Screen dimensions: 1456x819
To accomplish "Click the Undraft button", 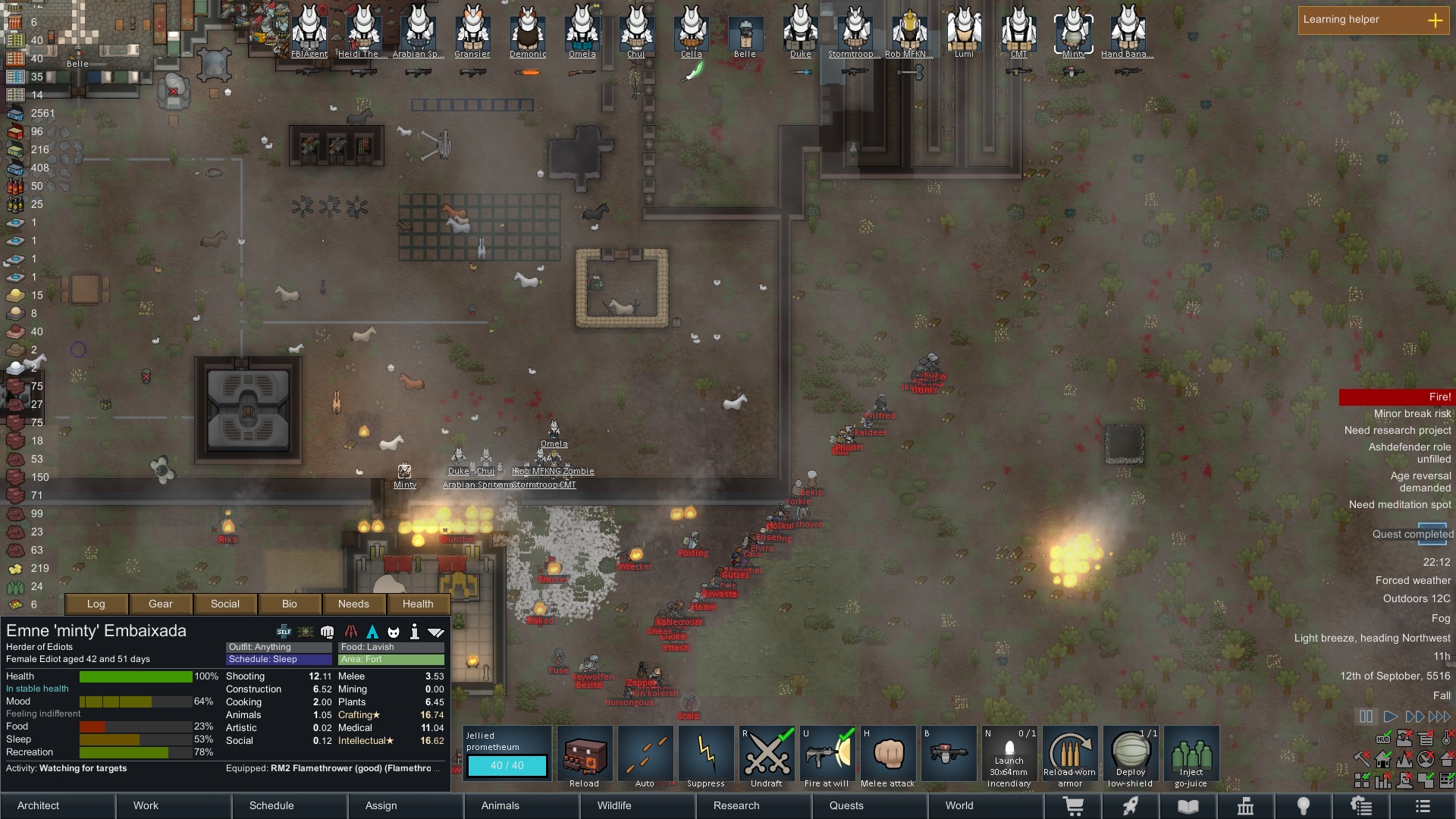I will (767, 753).
